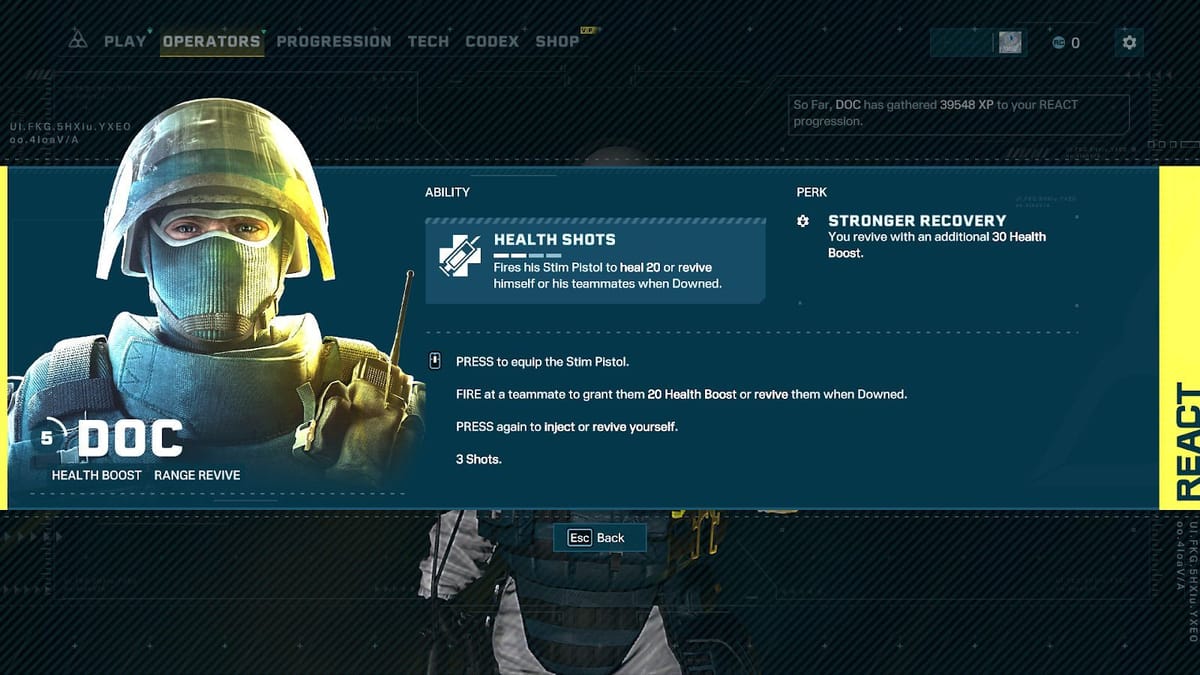
Task: Select the TECH tab
Action: pos(428,41)
